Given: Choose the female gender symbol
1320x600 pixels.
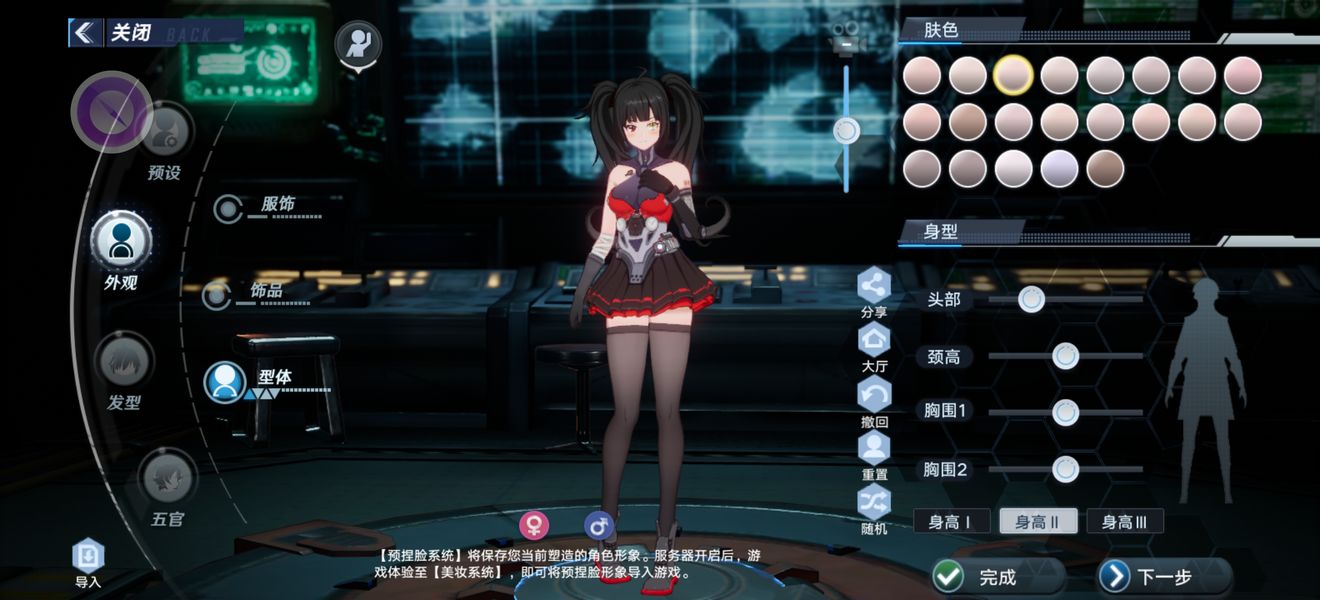Looking at the screenshot, I should click(x=534, y=525).
